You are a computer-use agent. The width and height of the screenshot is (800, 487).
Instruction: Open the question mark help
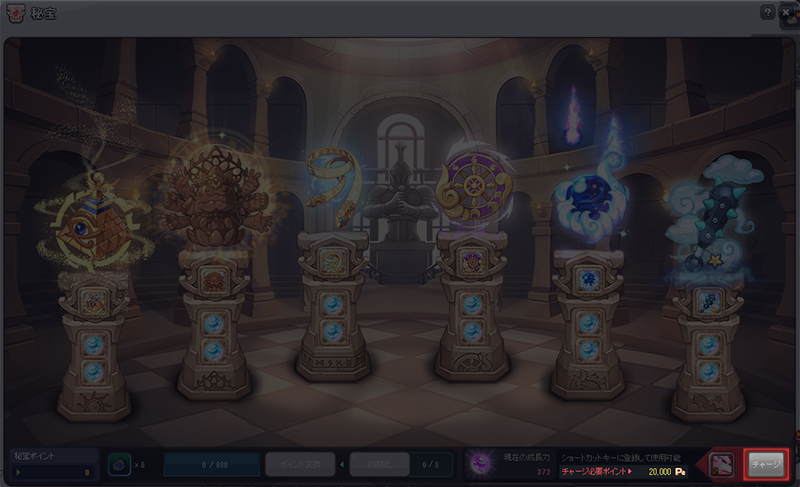click(x=767, y=12)
